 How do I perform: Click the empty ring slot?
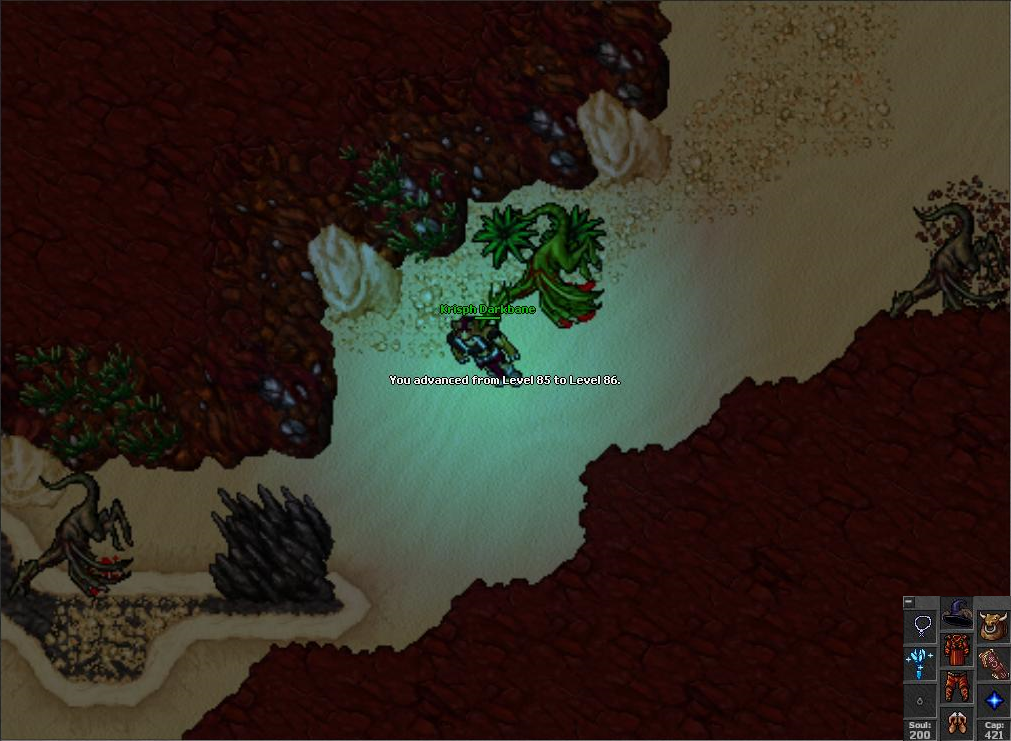(920, 700)
